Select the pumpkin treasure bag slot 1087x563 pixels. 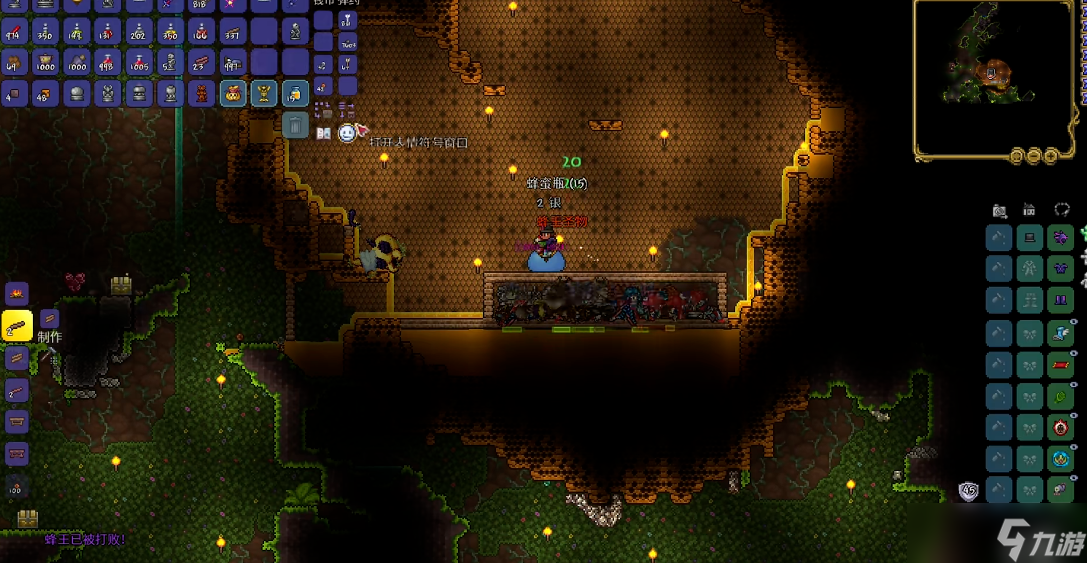233,94
